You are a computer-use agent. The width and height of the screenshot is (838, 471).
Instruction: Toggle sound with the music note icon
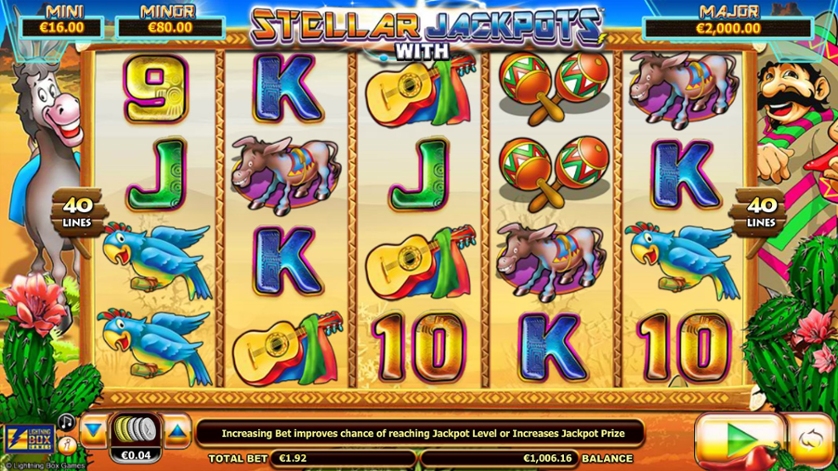coord(66,421)
